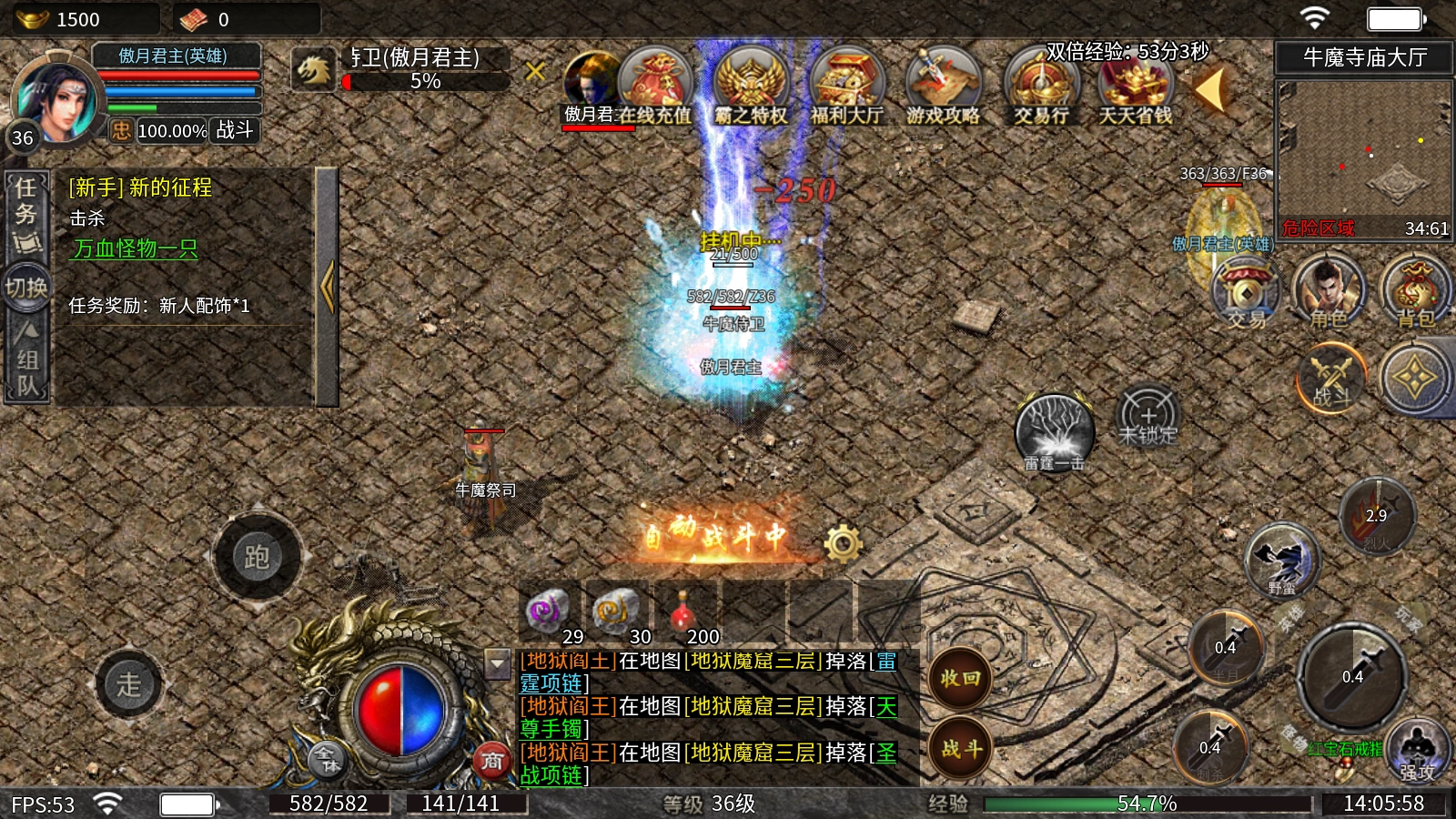Open the 交易行 trading house
The width and height of the screenshot is (1456, 819).
1040,86
